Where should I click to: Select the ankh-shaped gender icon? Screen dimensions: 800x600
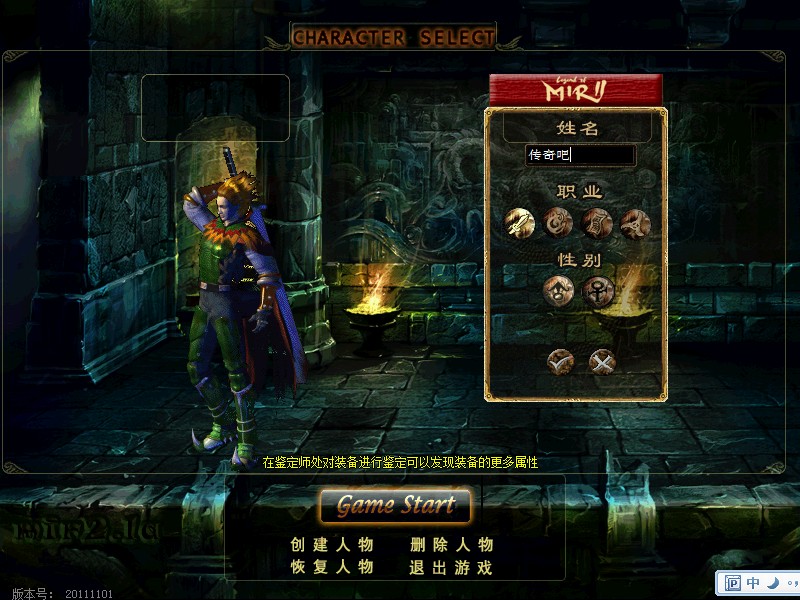[597, 291]
